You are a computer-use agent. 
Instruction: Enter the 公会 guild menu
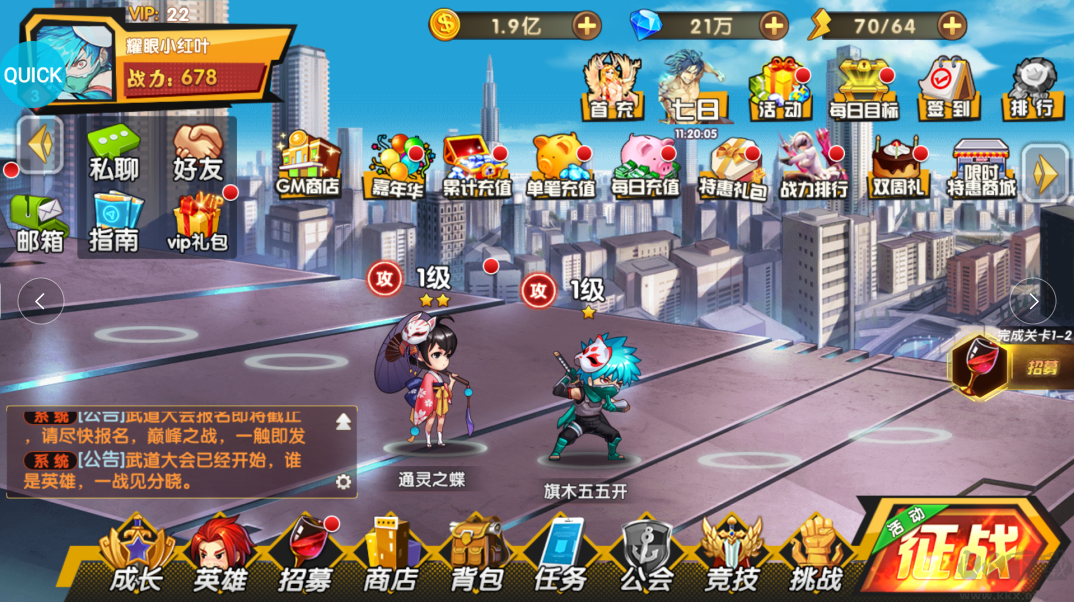647,556
